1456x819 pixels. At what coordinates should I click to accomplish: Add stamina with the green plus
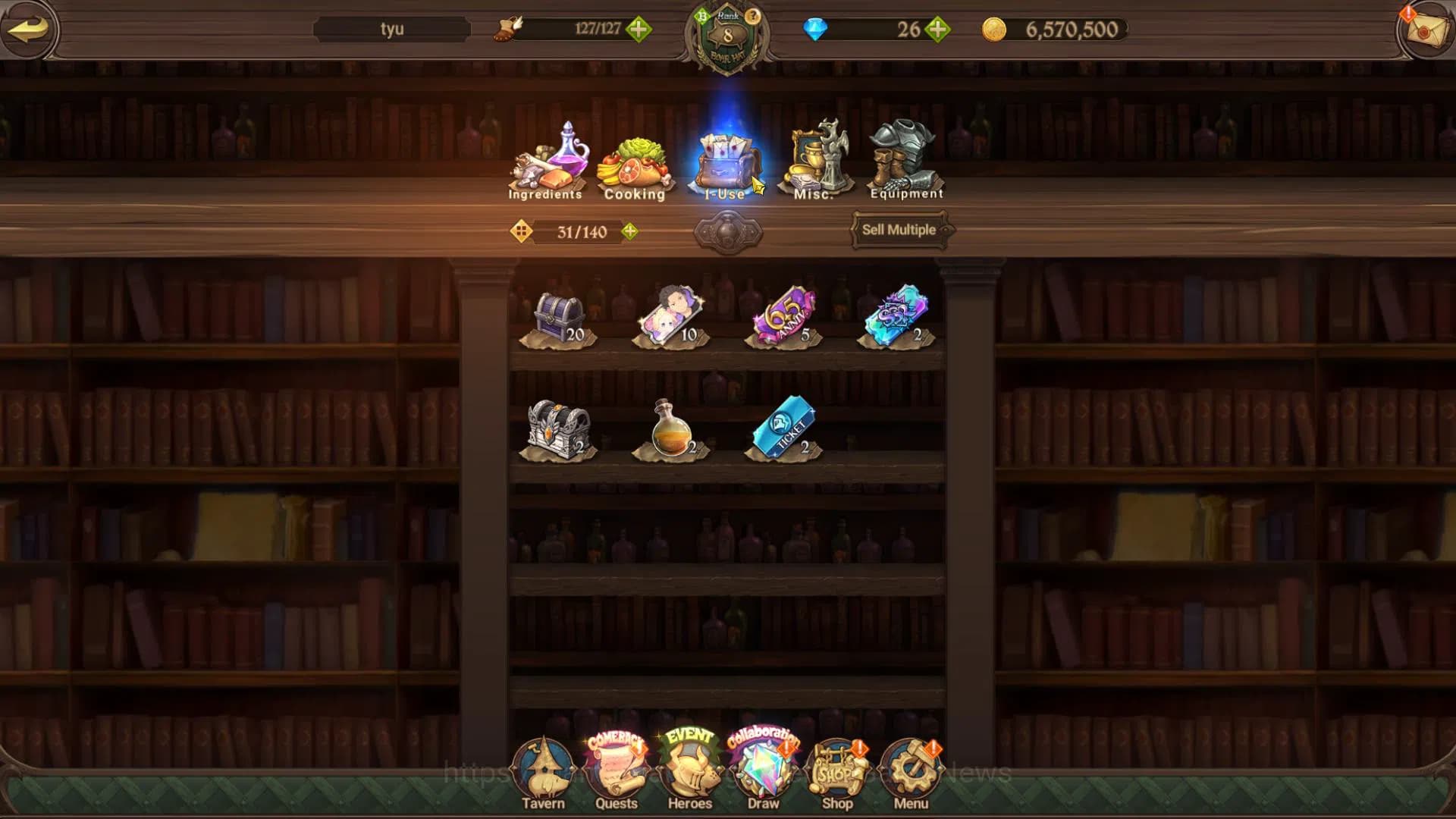(639, 30)
